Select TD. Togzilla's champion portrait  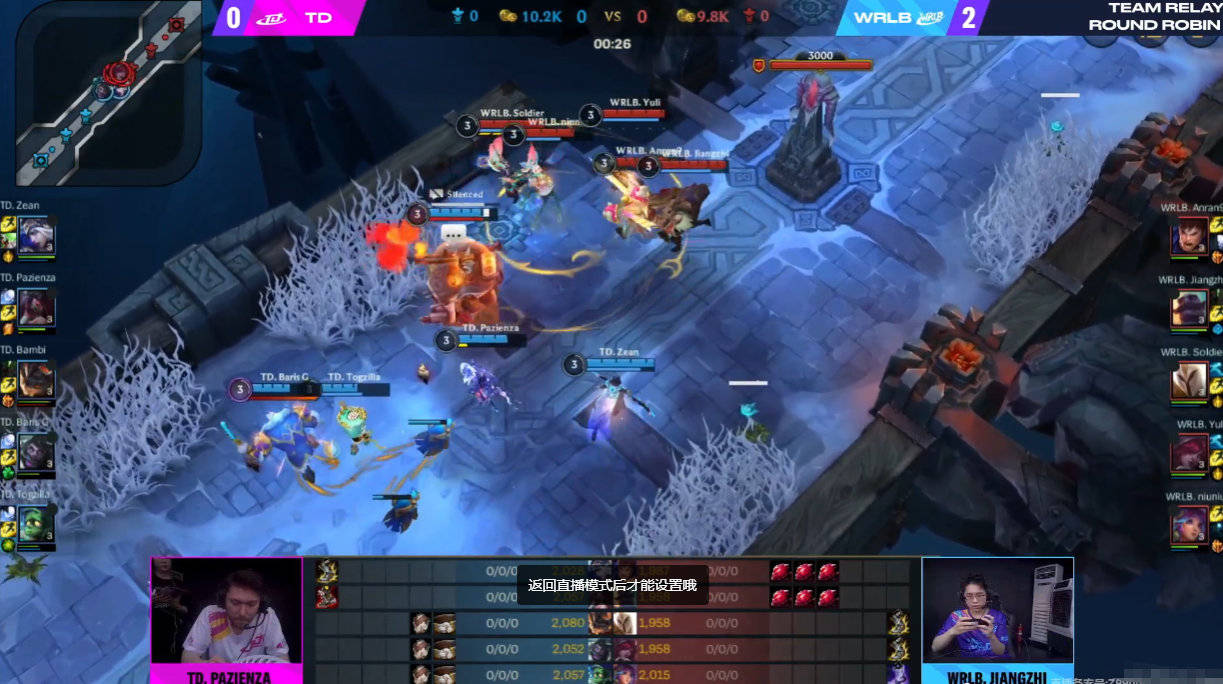click(36, 524)
